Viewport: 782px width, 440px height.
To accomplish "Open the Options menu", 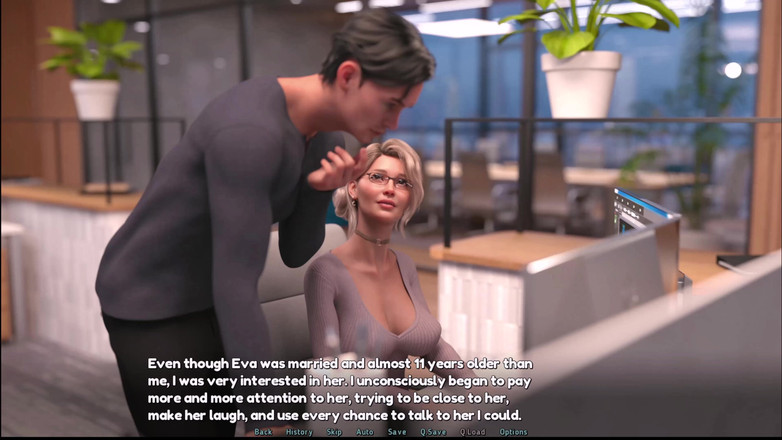I will (x=513, y=432).
